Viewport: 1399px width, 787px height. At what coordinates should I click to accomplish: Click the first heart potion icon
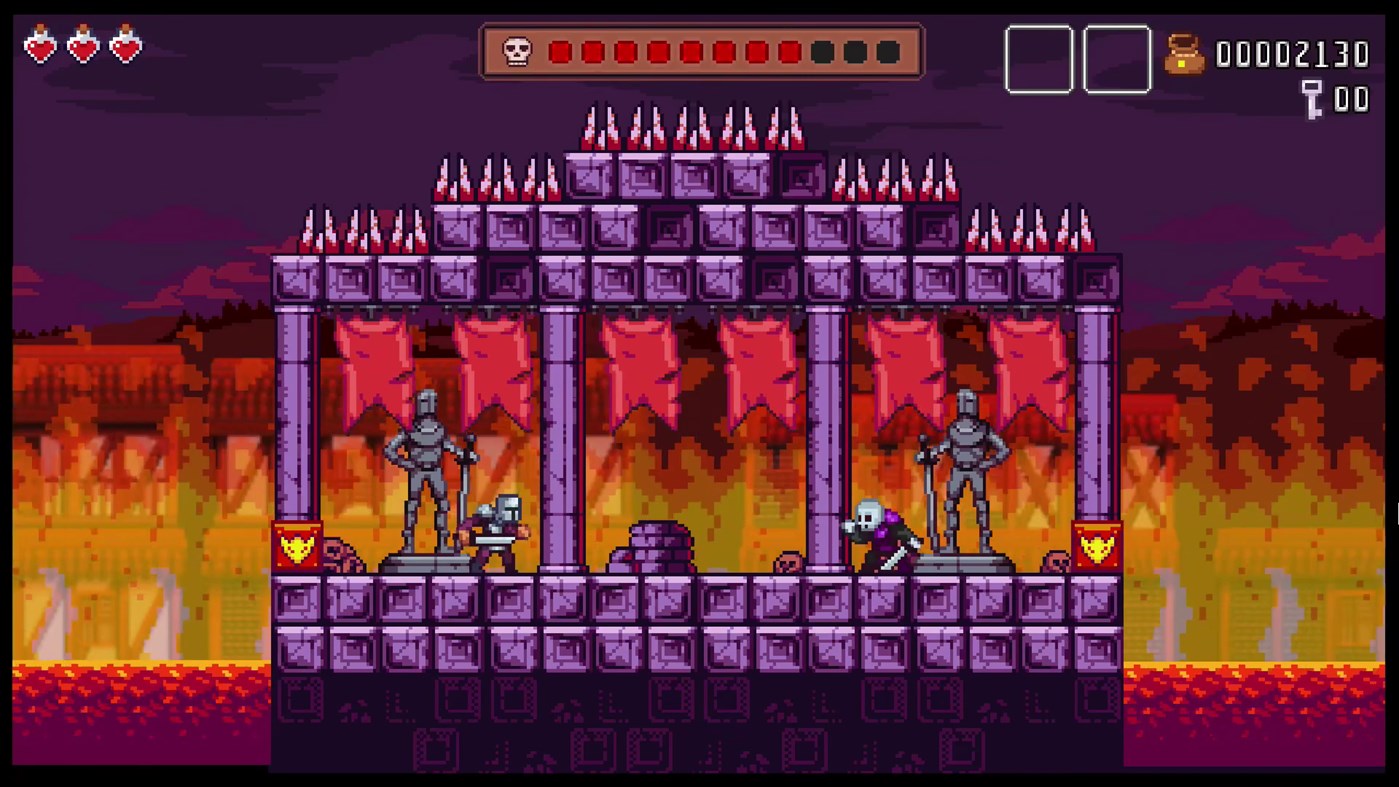pos(40,45)
